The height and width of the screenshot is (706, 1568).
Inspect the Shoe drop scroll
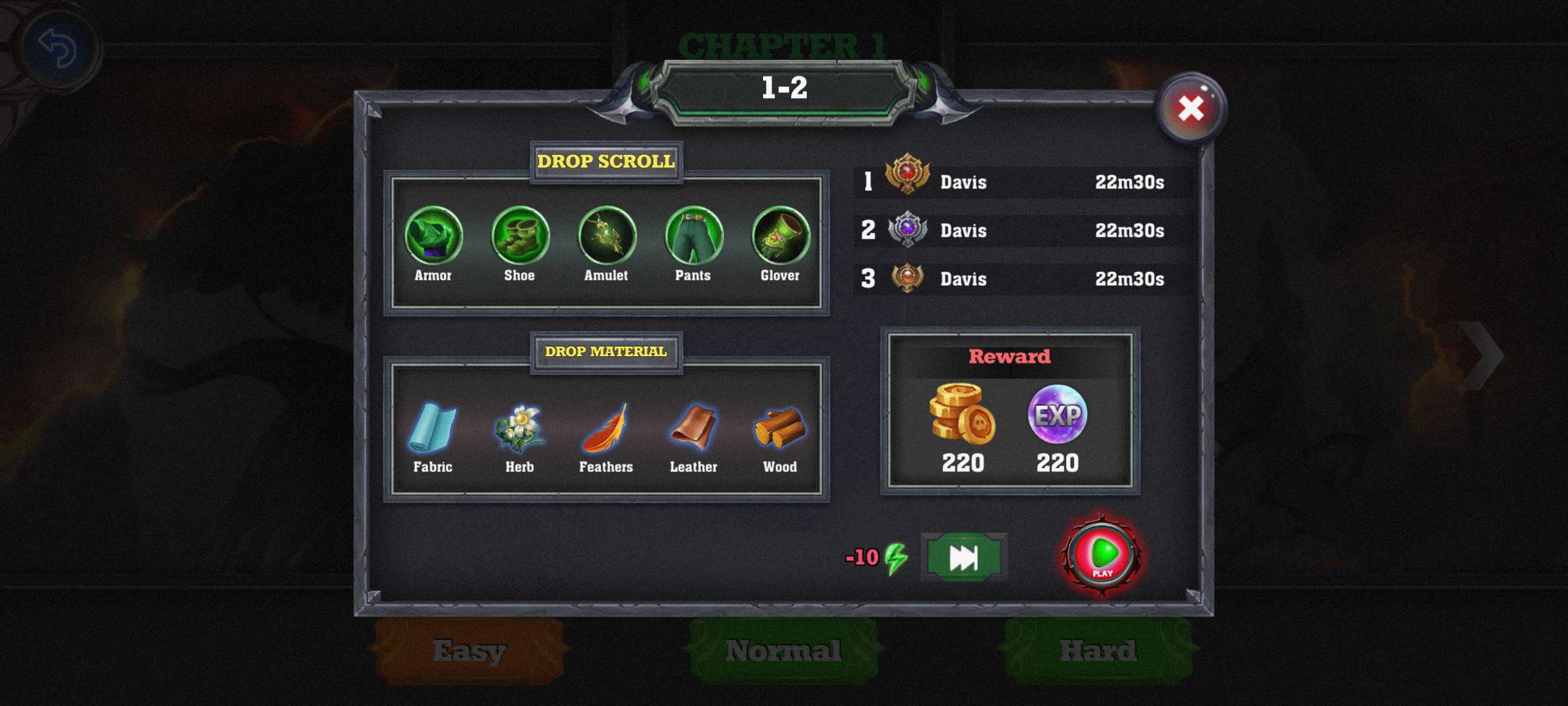520,236
